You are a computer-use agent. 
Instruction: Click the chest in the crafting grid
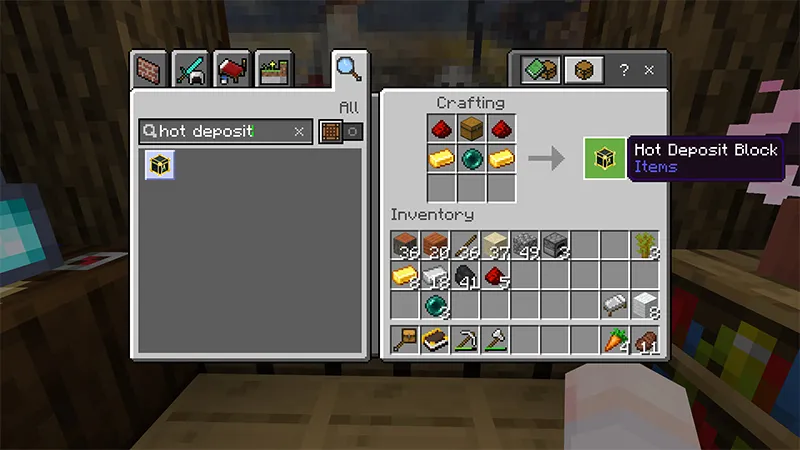pos(472,129)
